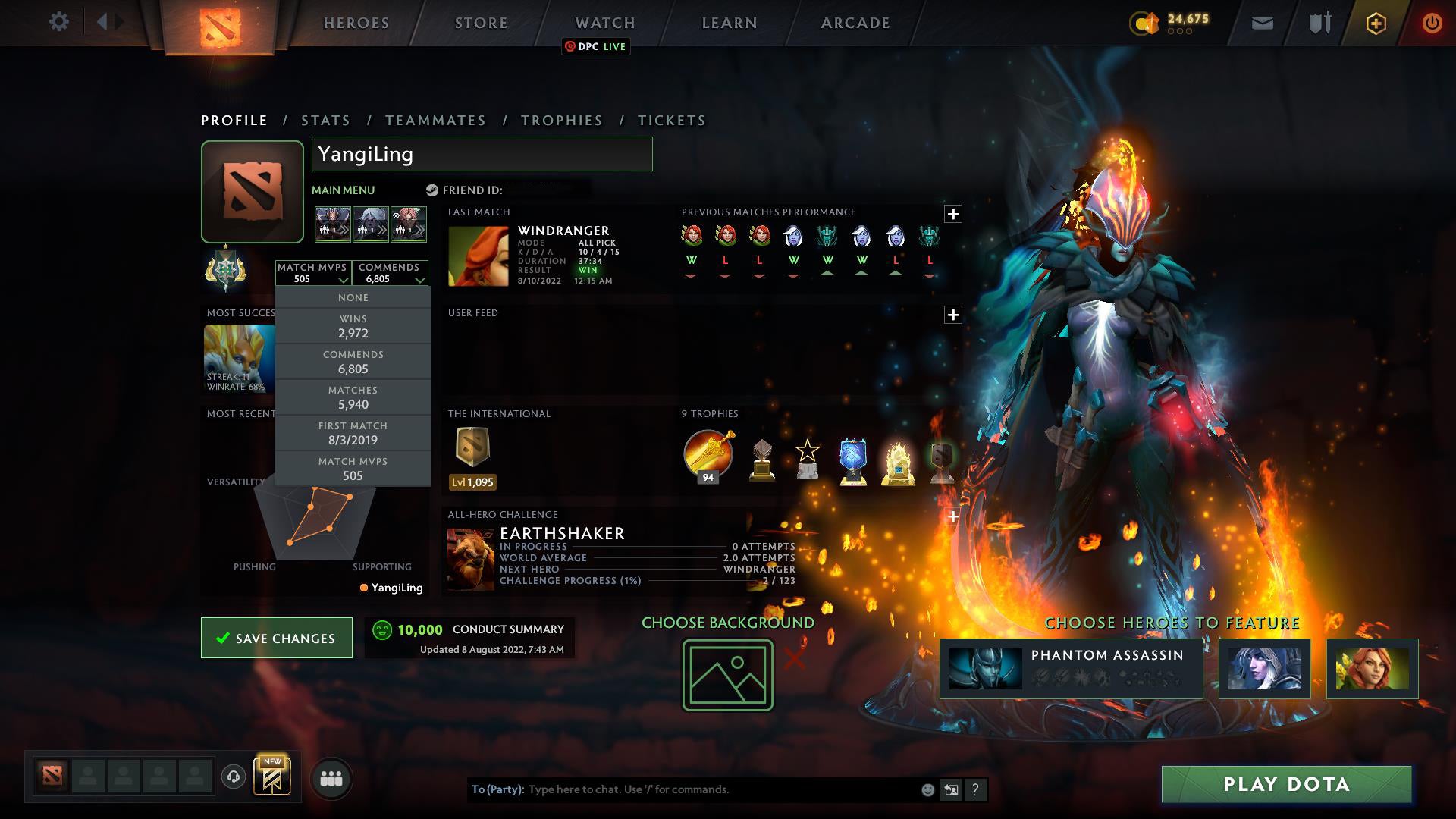The image size is (1456, 819).
Task: Switch to the Stats tab
Action: [326, 121]
